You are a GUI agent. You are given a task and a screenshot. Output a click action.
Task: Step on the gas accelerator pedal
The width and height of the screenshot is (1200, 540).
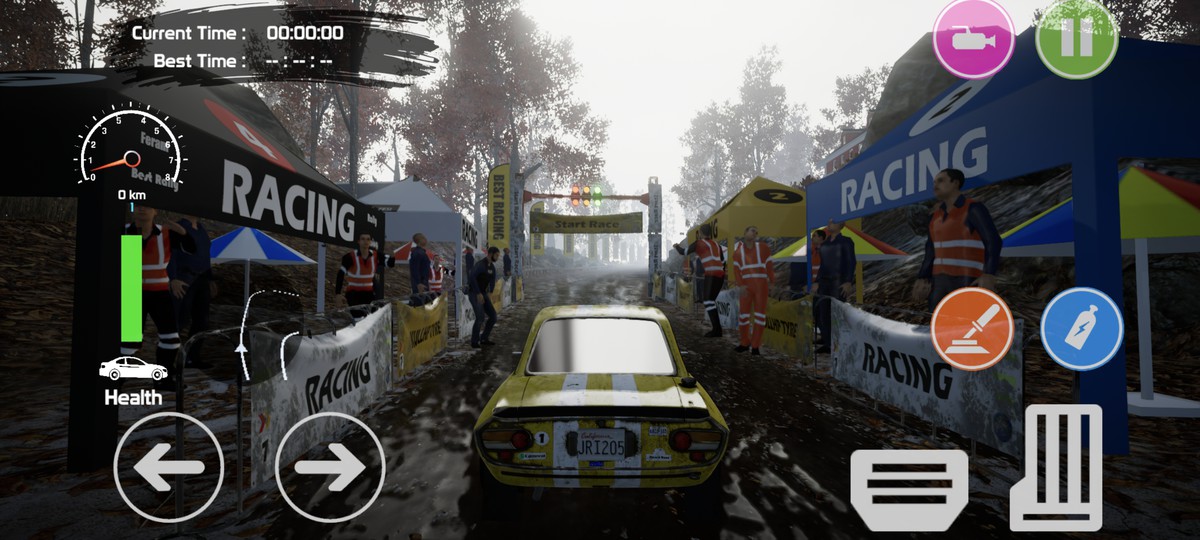[x=1056, y=466]
